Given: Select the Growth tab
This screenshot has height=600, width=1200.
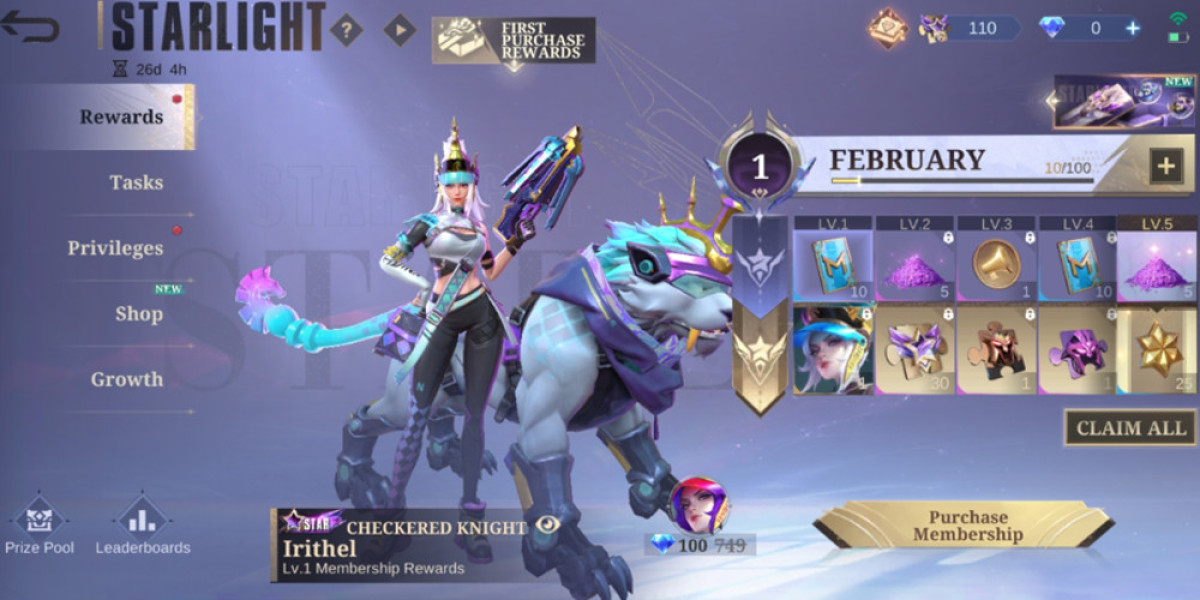Looking at the screenshot, I should click(127, 380).
